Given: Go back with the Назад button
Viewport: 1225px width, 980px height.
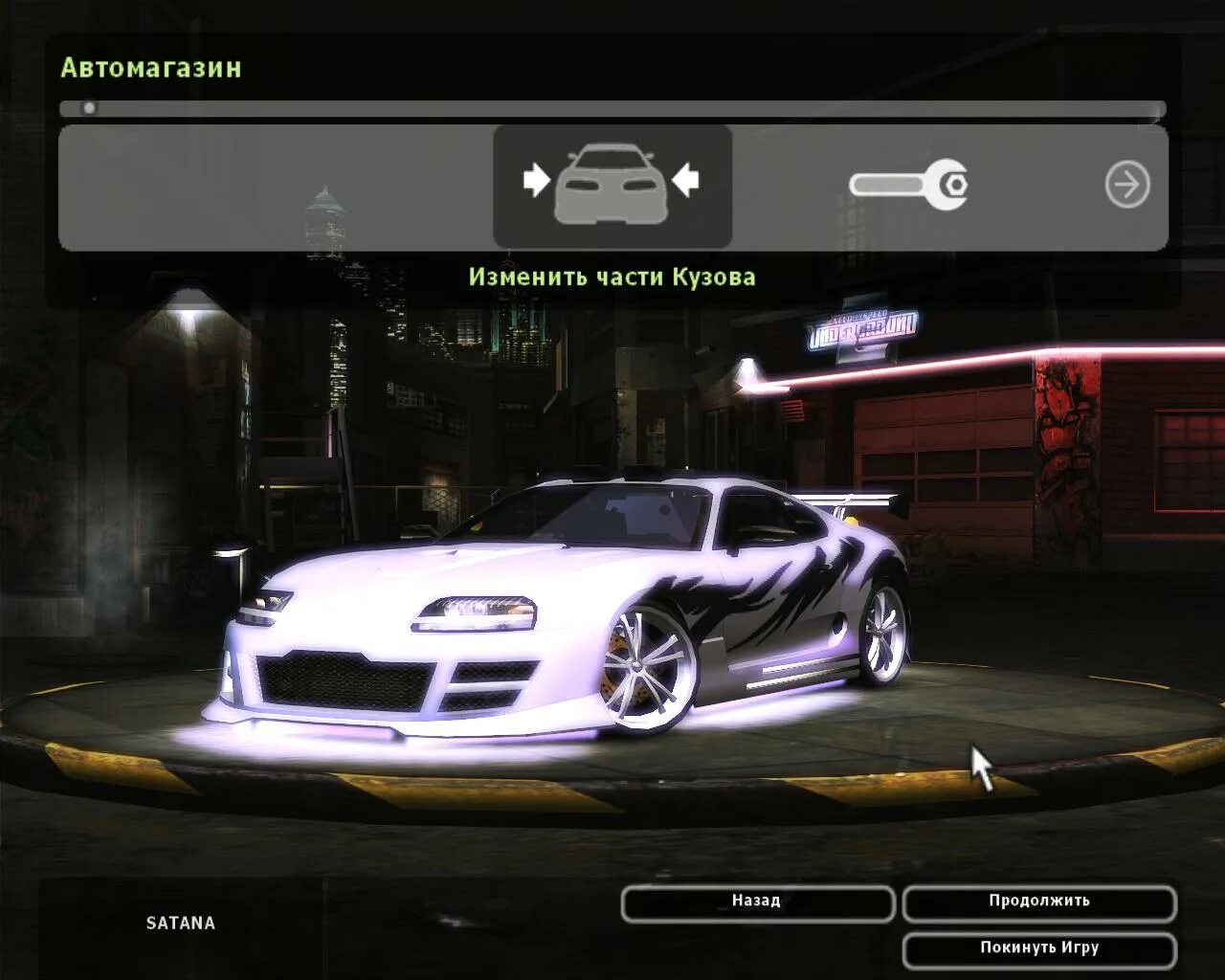Looking at the screenshot, I should [757, 902].
